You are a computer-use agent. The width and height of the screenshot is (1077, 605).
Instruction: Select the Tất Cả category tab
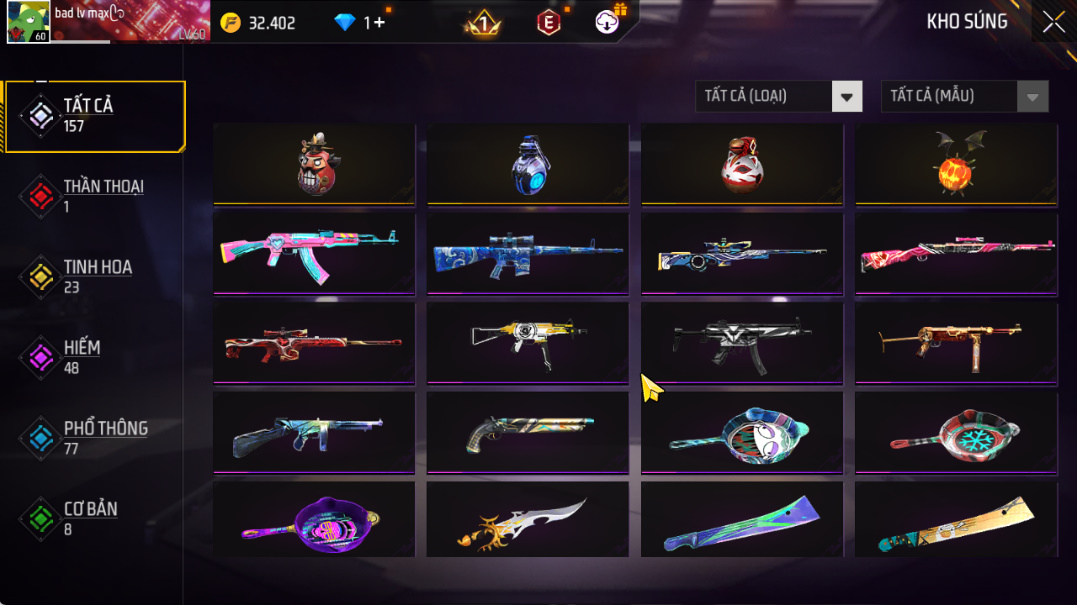pos(95,116)
